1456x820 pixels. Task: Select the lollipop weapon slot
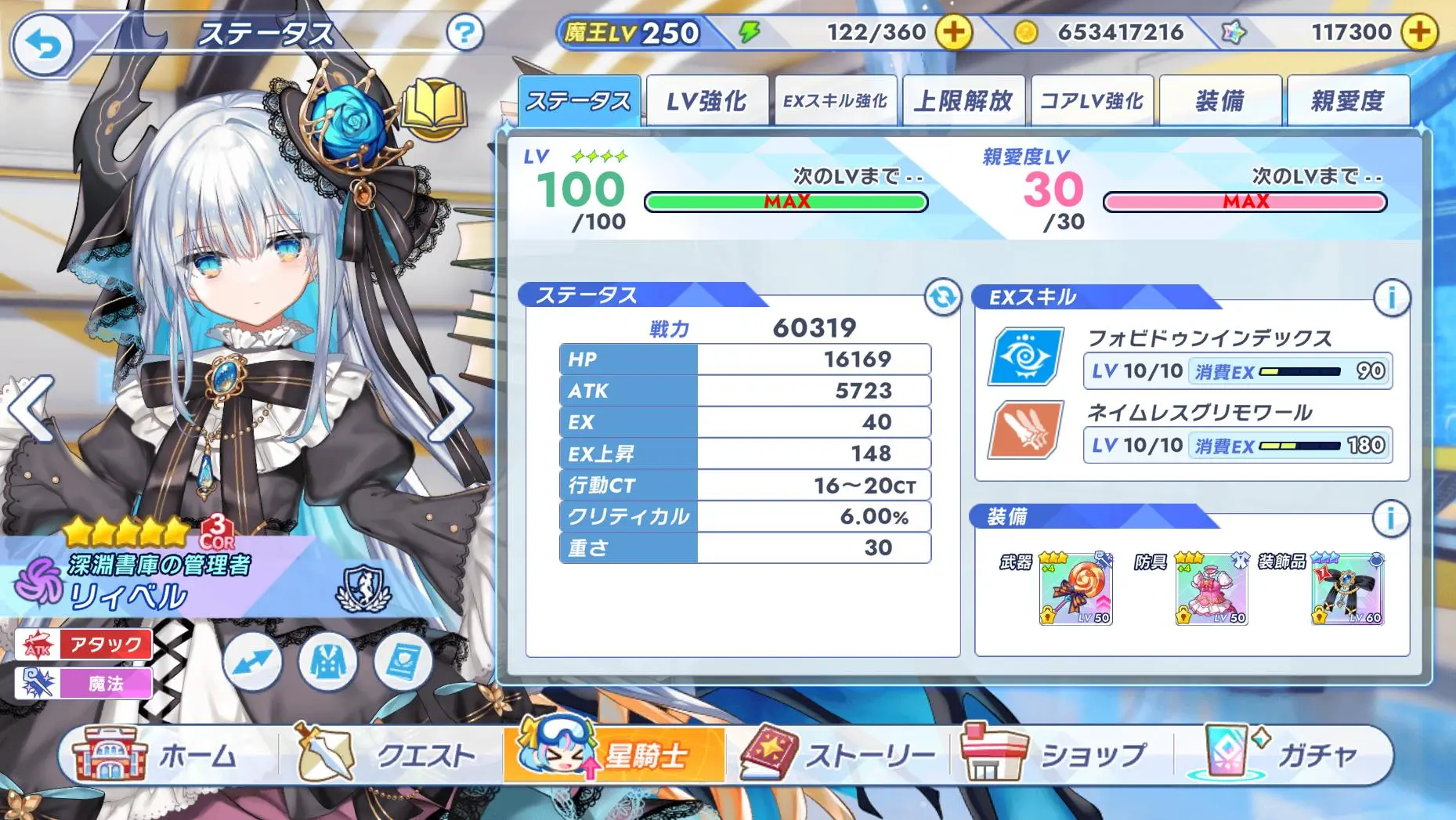[1076, 590]
